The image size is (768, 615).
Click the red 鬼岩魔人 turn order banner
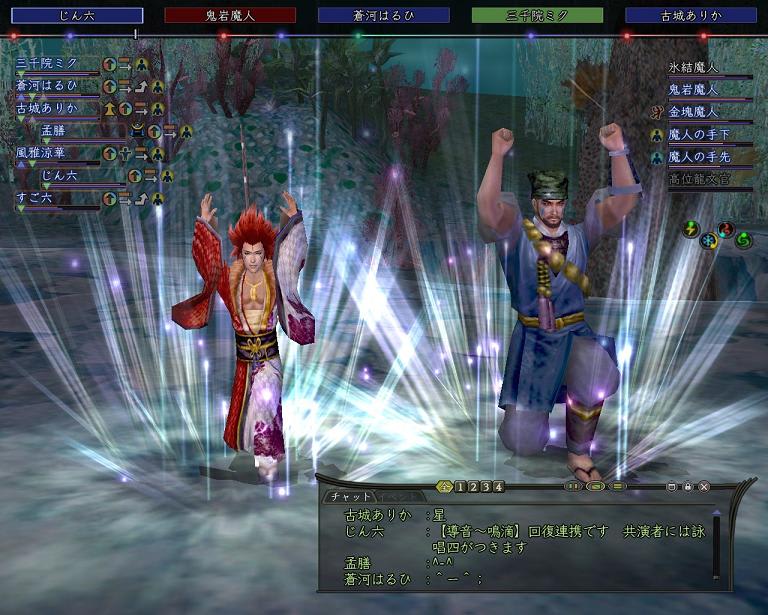[x=230, y=15]
